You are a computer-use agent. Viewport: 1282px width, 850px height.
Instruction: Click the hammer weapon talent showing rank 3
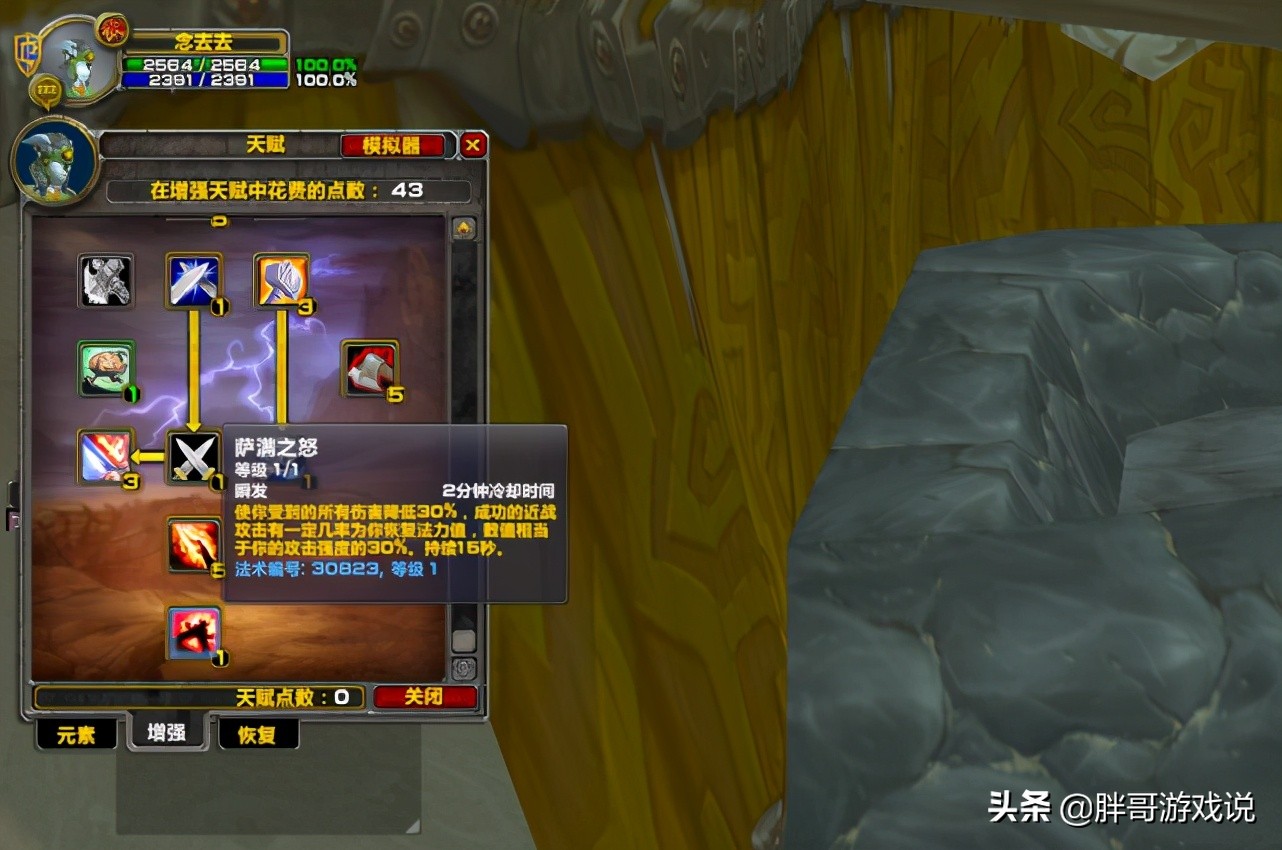point(283,281)
